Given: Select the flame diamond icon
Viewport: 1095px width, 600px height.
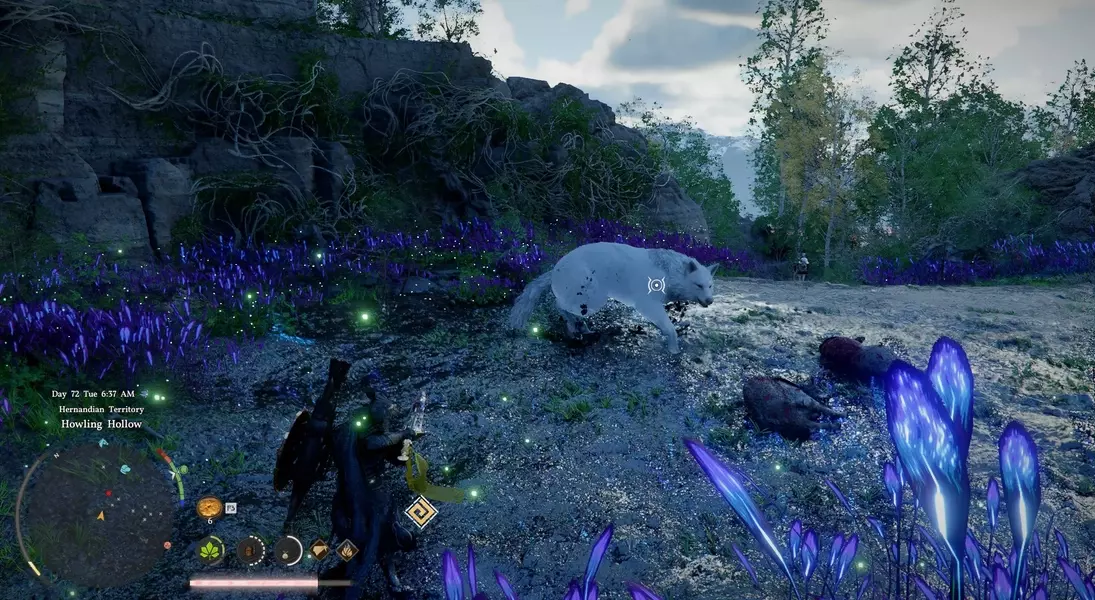Looking at the screenshot, I should (347, 549).
